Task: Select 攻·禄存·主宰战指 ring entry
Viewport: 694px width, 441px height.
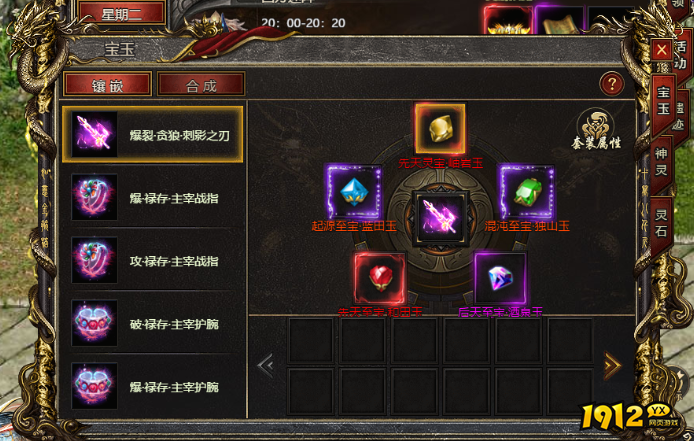Action: (x=152, y=260)
